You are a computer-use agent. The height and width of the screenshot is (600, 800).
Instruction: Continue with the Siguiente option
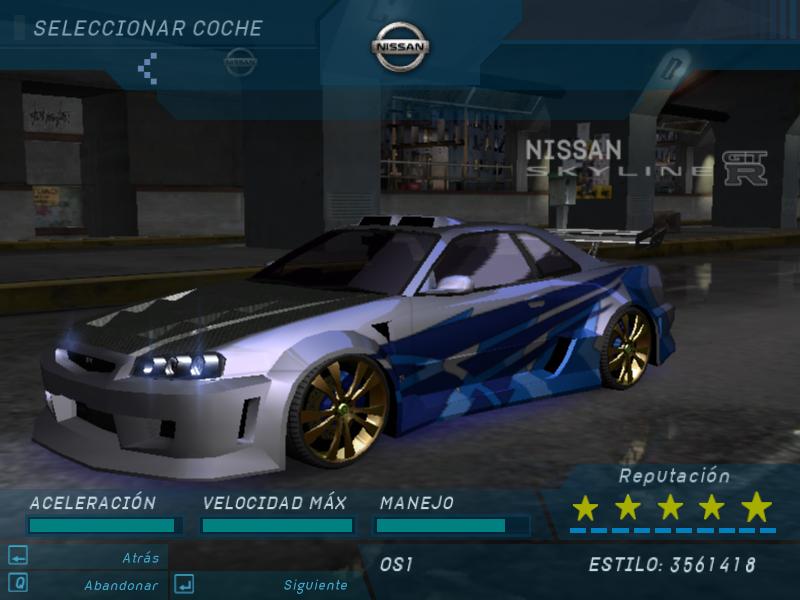[315, 585]
